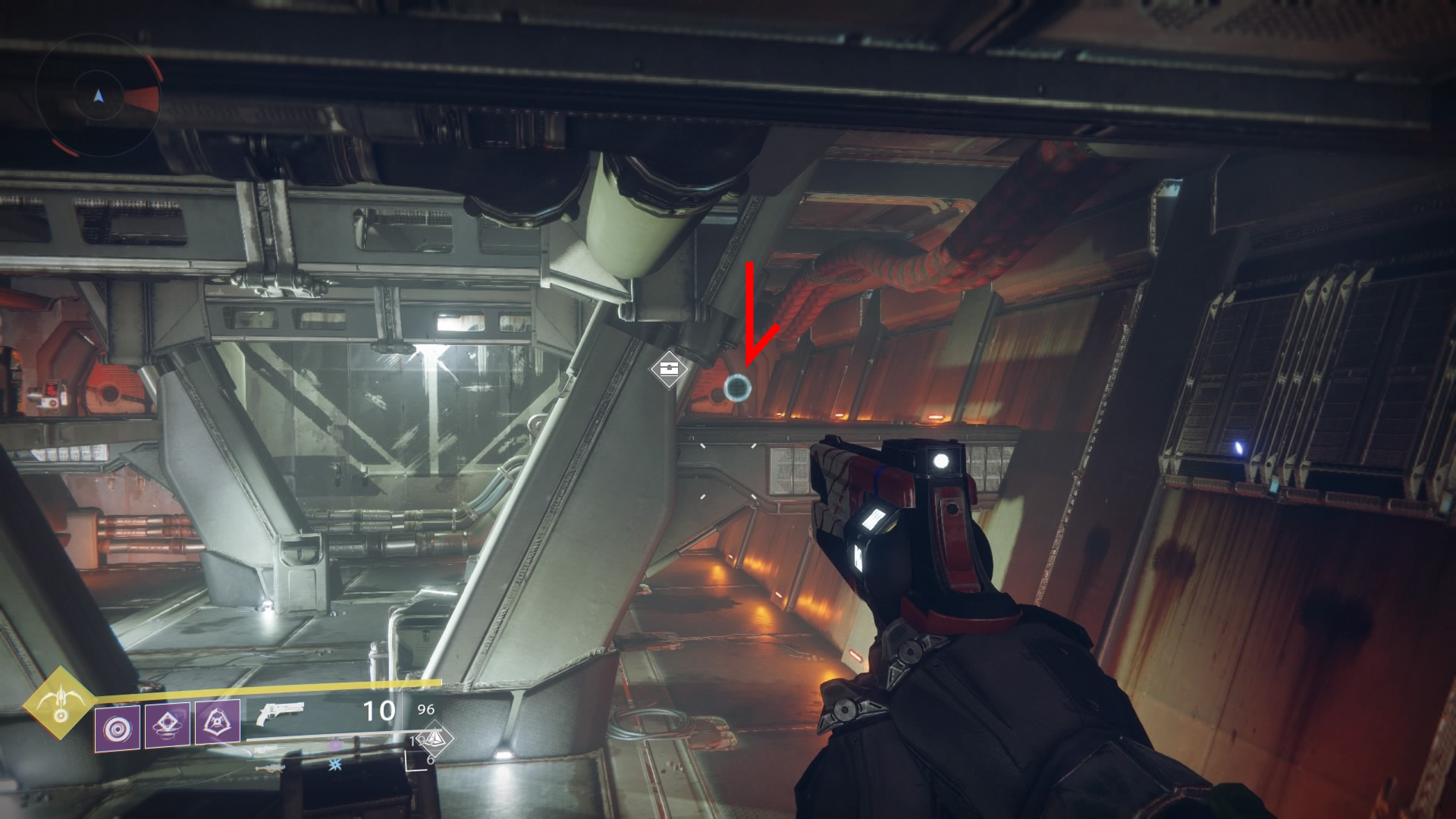Click the glowing blue ring marker
The height and width of the screenshot is (819, 1456).
click(736, 388)
